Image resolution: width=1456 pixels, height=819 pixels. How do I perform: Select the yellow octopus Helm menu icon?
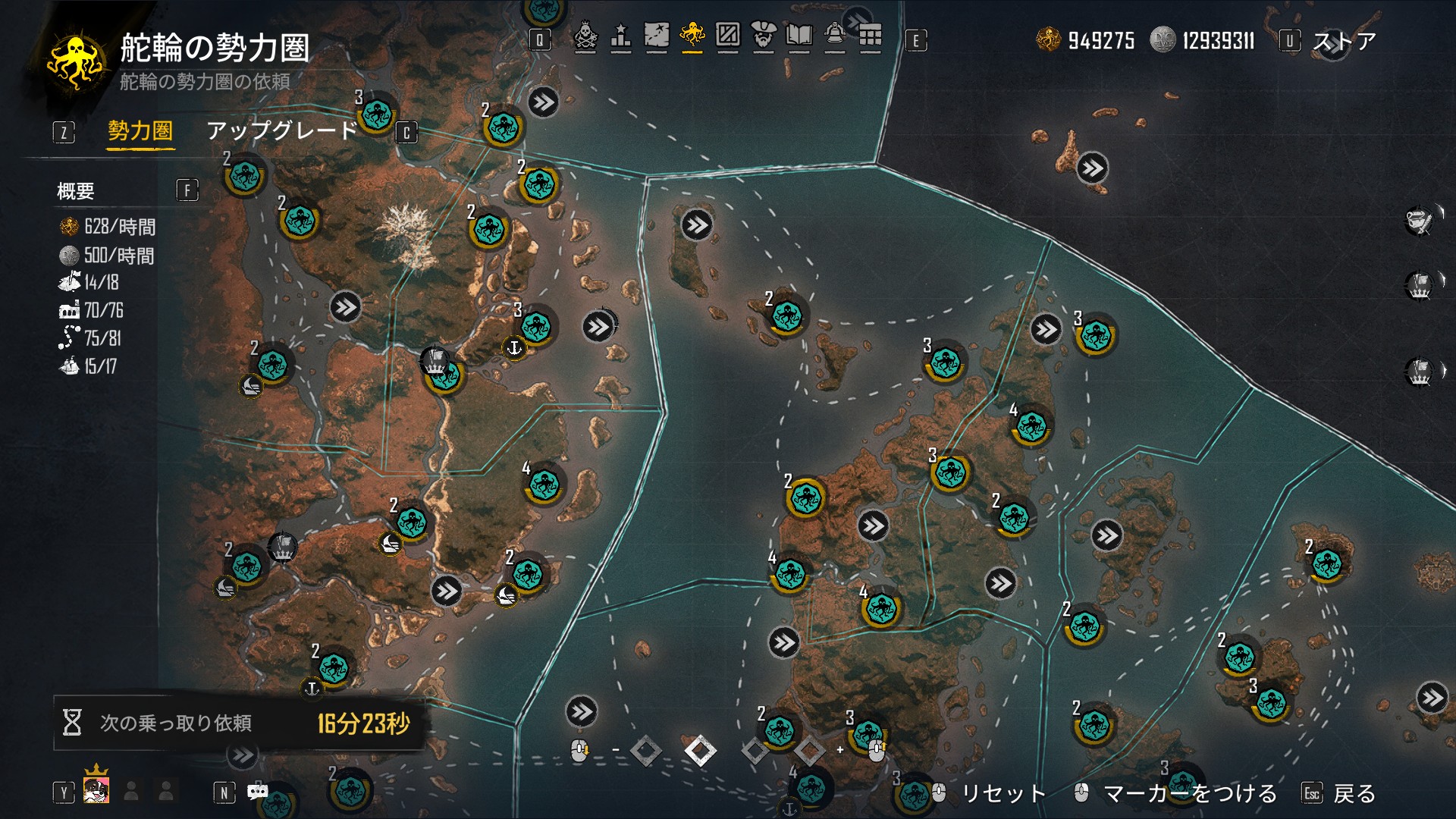click(x=692, y=36)
